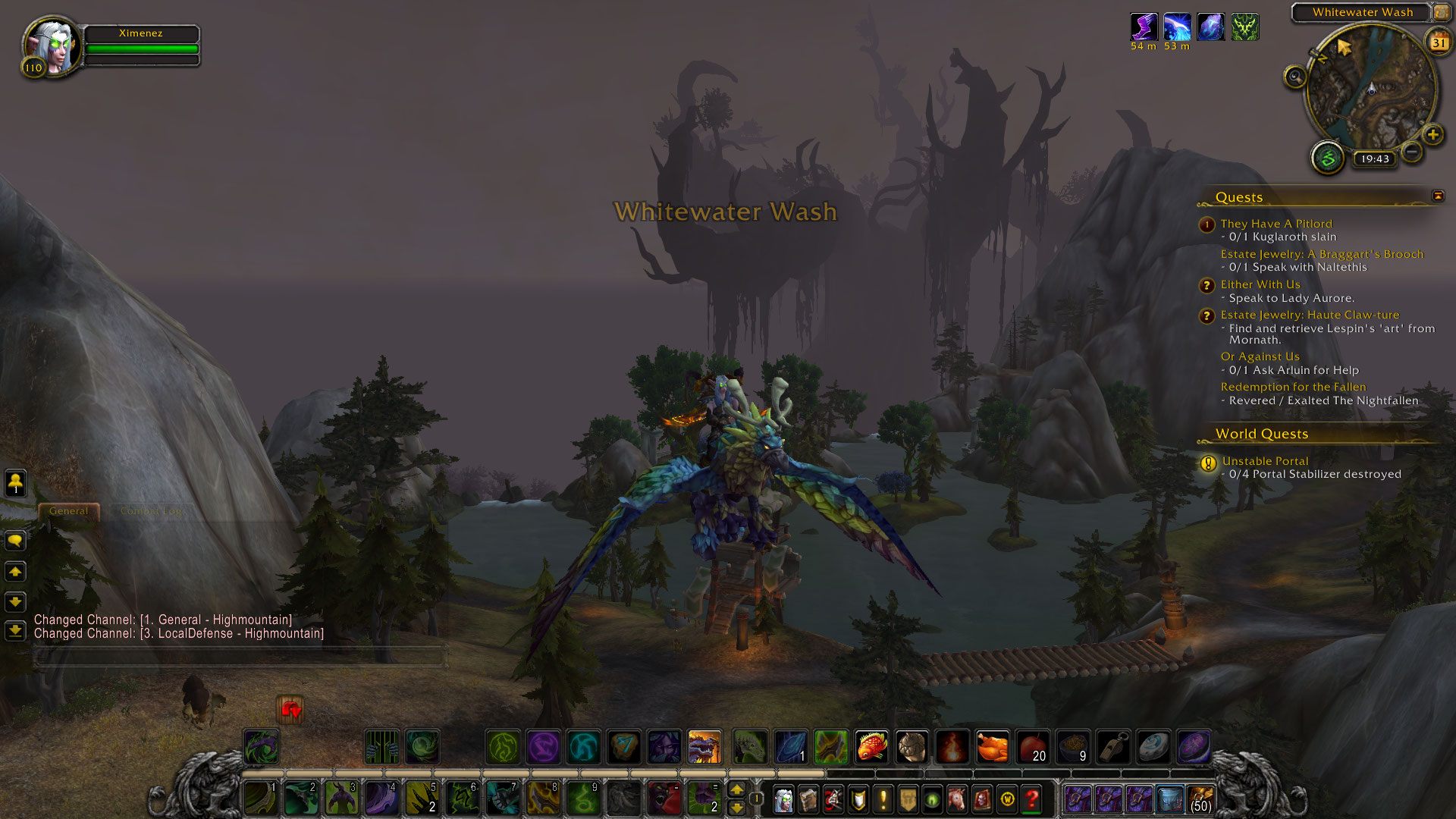Select the 'They Have A Pitlord' quest
1456x819 pixels.
point(1276,224)
